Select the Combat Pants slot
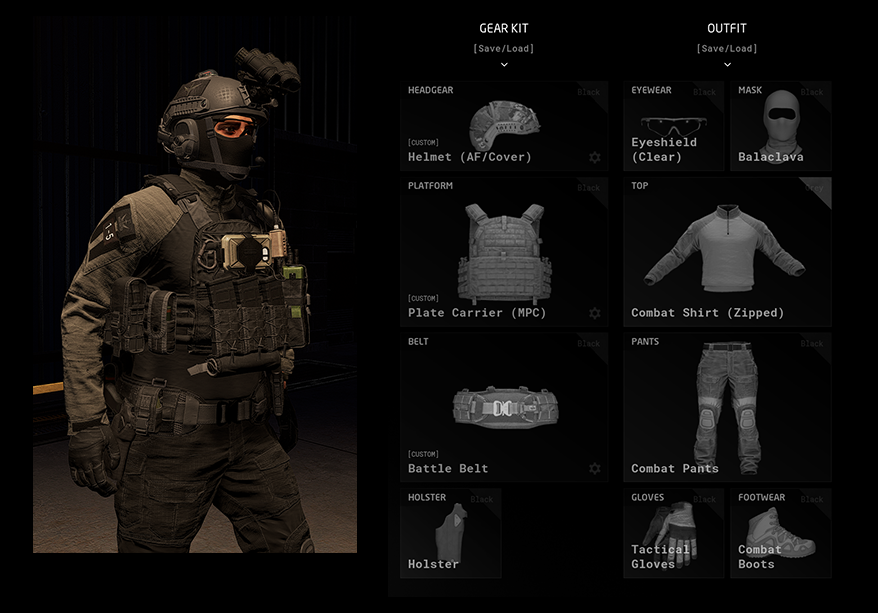878x613 pixels. pyautogui.click(x=727, y=407)
